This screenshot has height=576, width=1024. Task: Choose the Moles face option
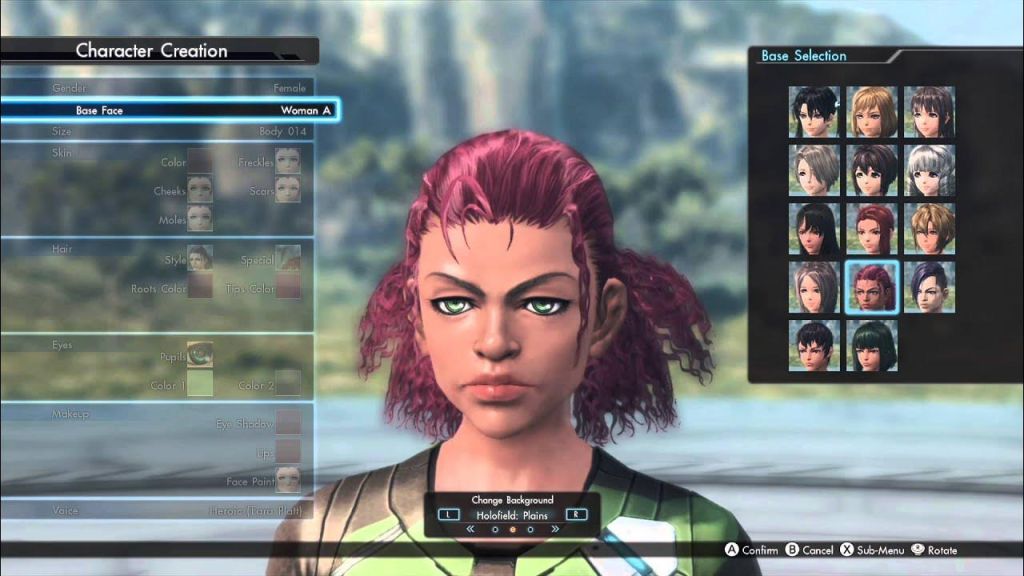[200, 218]
